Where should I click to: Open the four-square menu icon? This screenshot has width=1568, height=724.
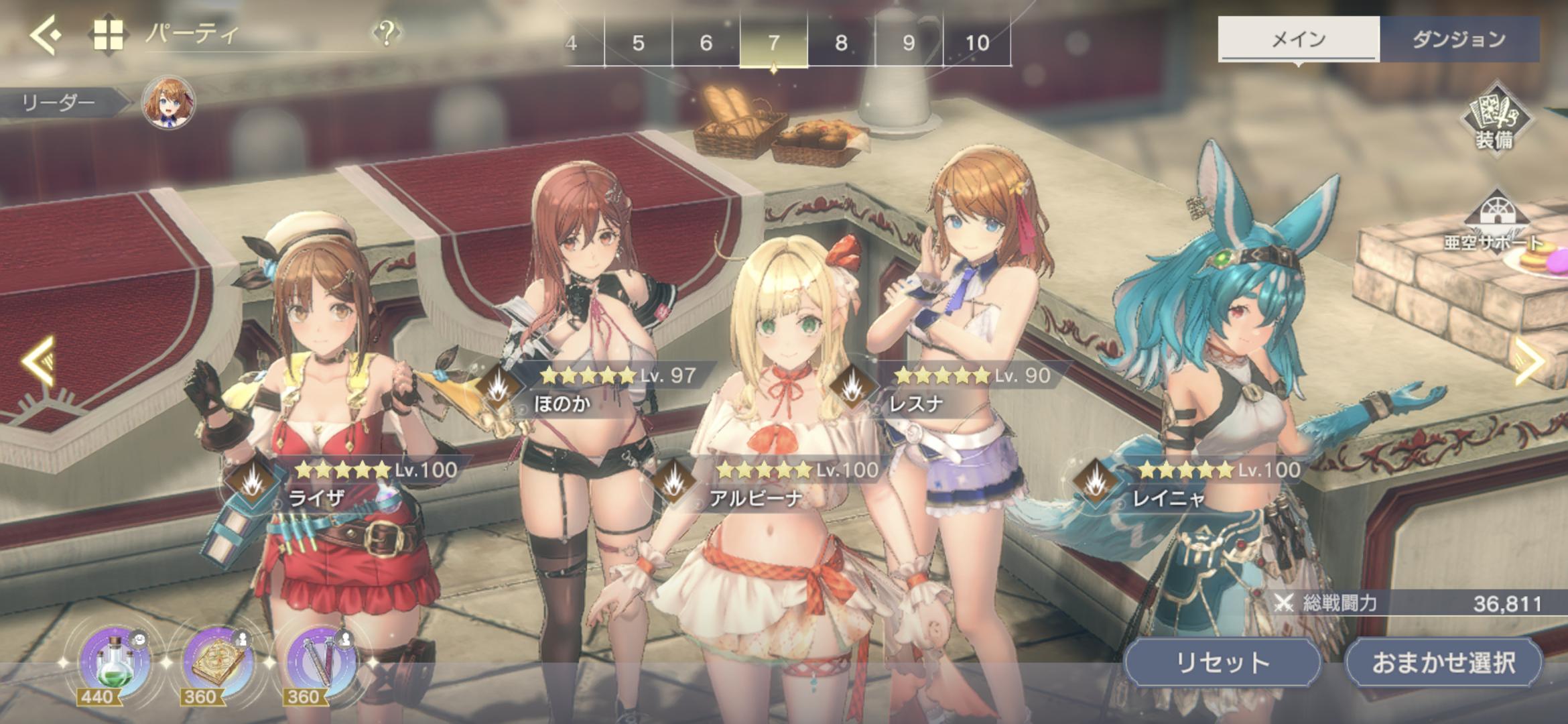[108, 34]
